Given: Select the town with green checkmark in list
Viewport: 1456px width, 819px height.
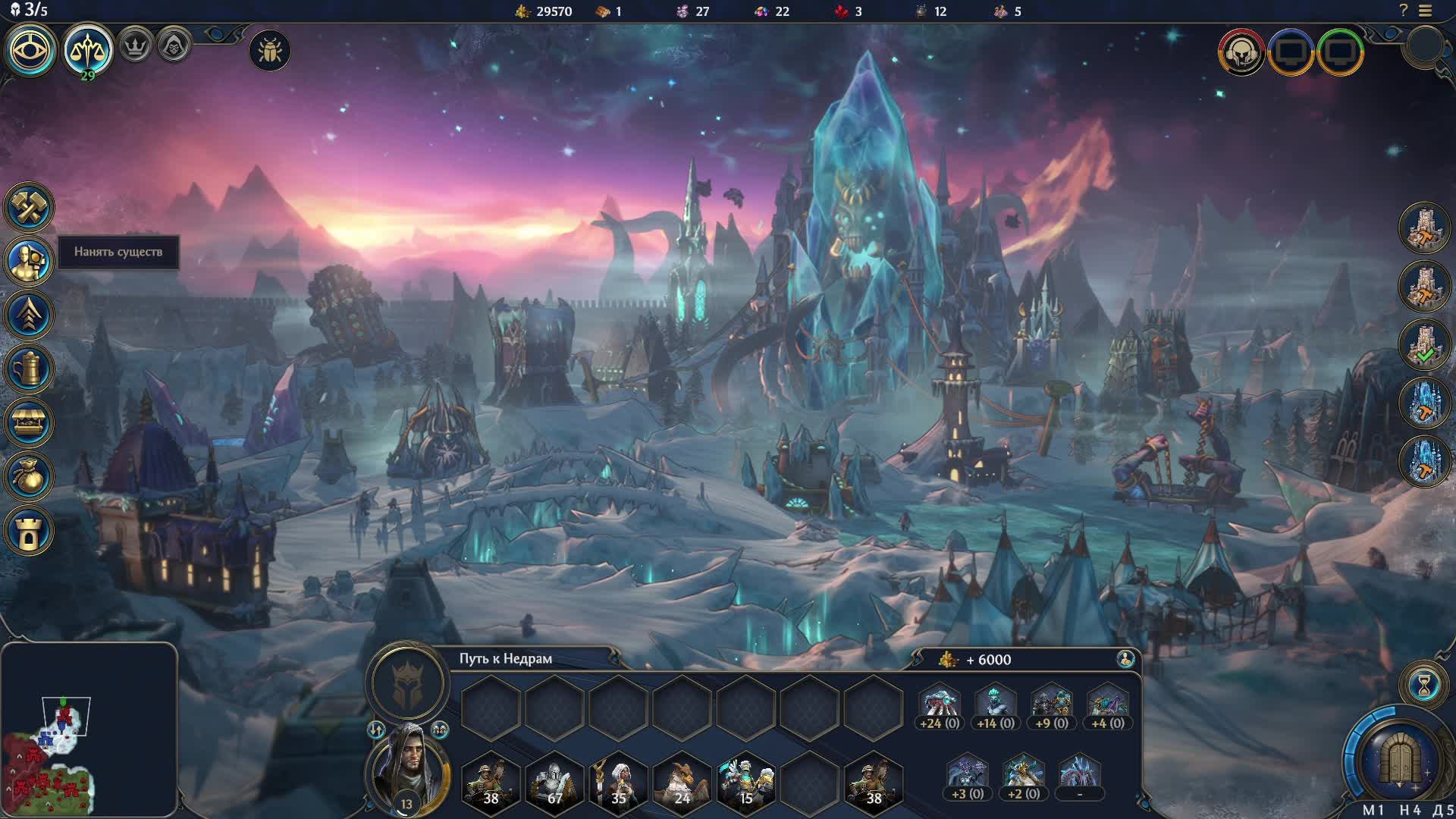Looking at the screenshot, I should tap(1424, 345).
